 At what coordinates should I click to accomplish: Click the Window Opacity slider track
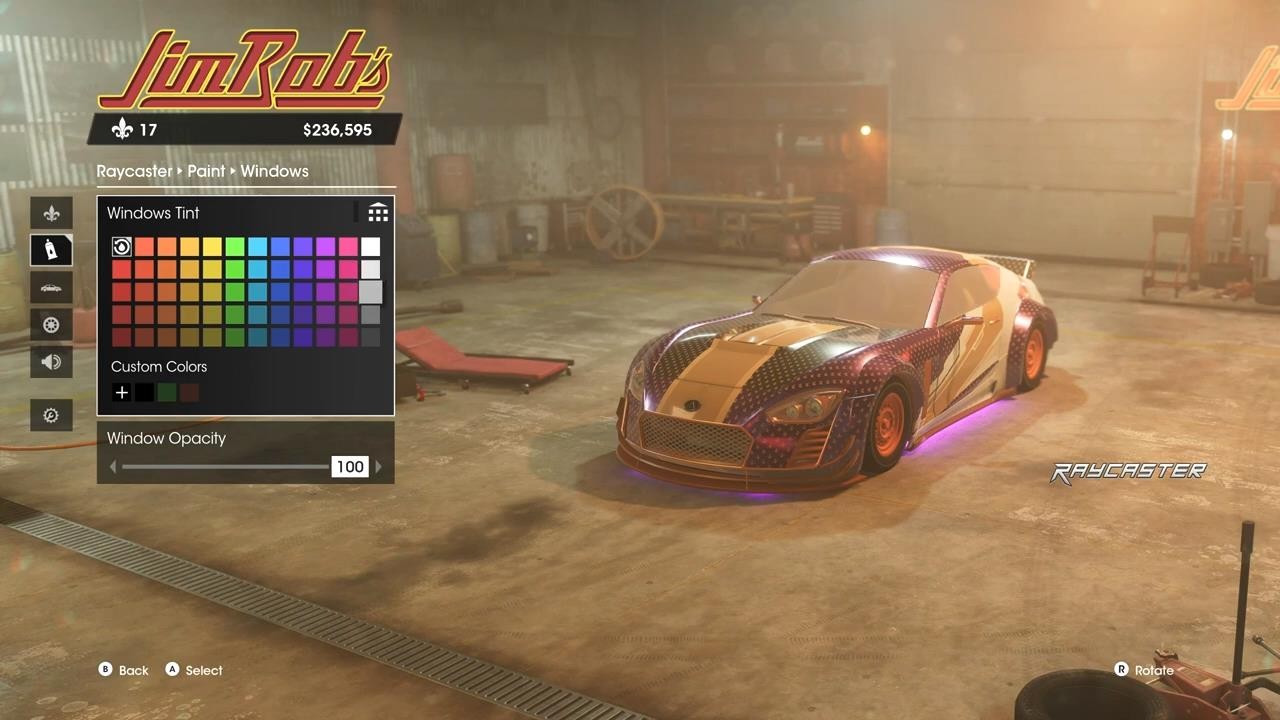pyautogui.click(x=225, y=467)
